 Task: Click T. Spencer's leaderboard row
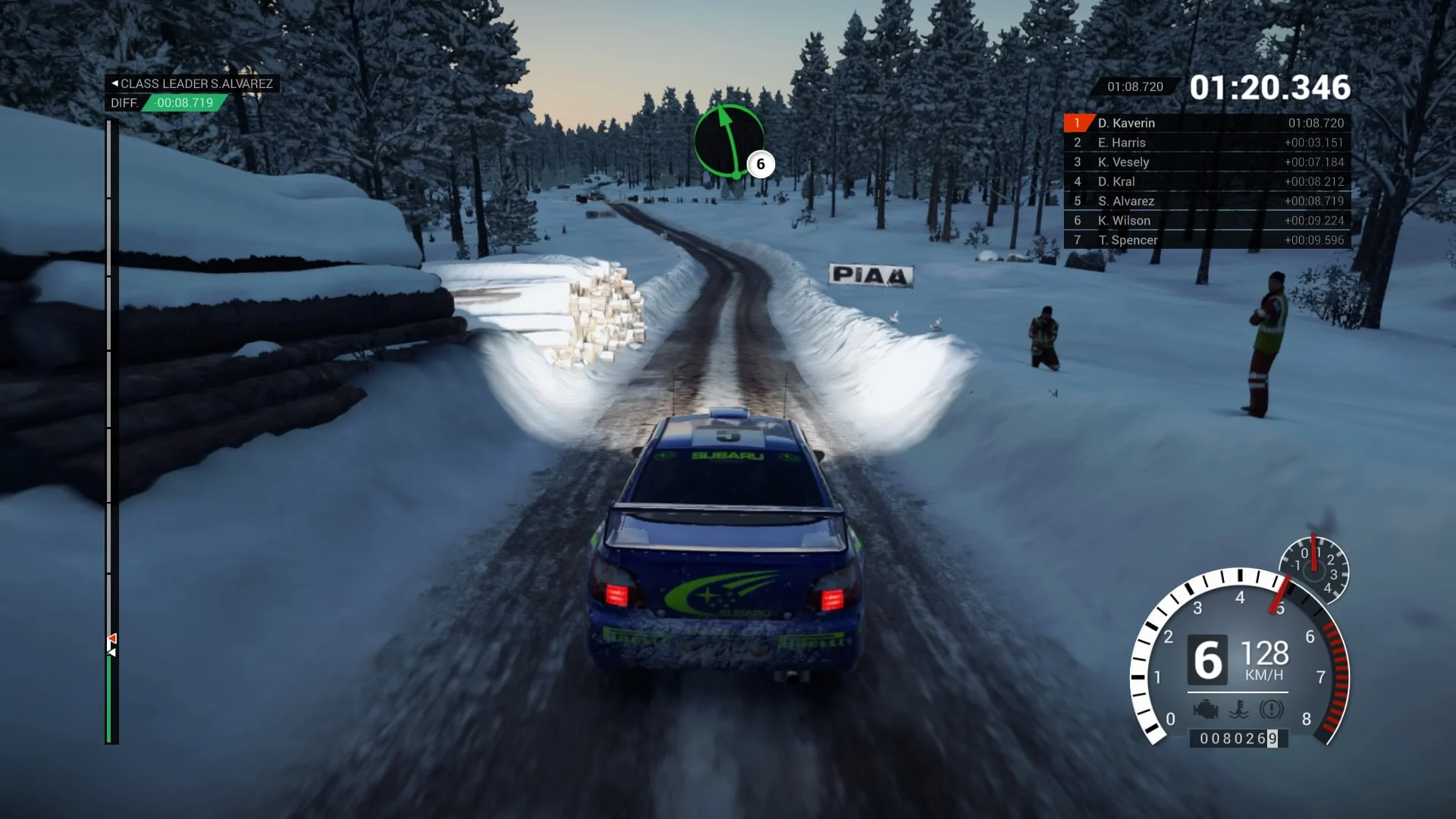[x=1207, y=240]
